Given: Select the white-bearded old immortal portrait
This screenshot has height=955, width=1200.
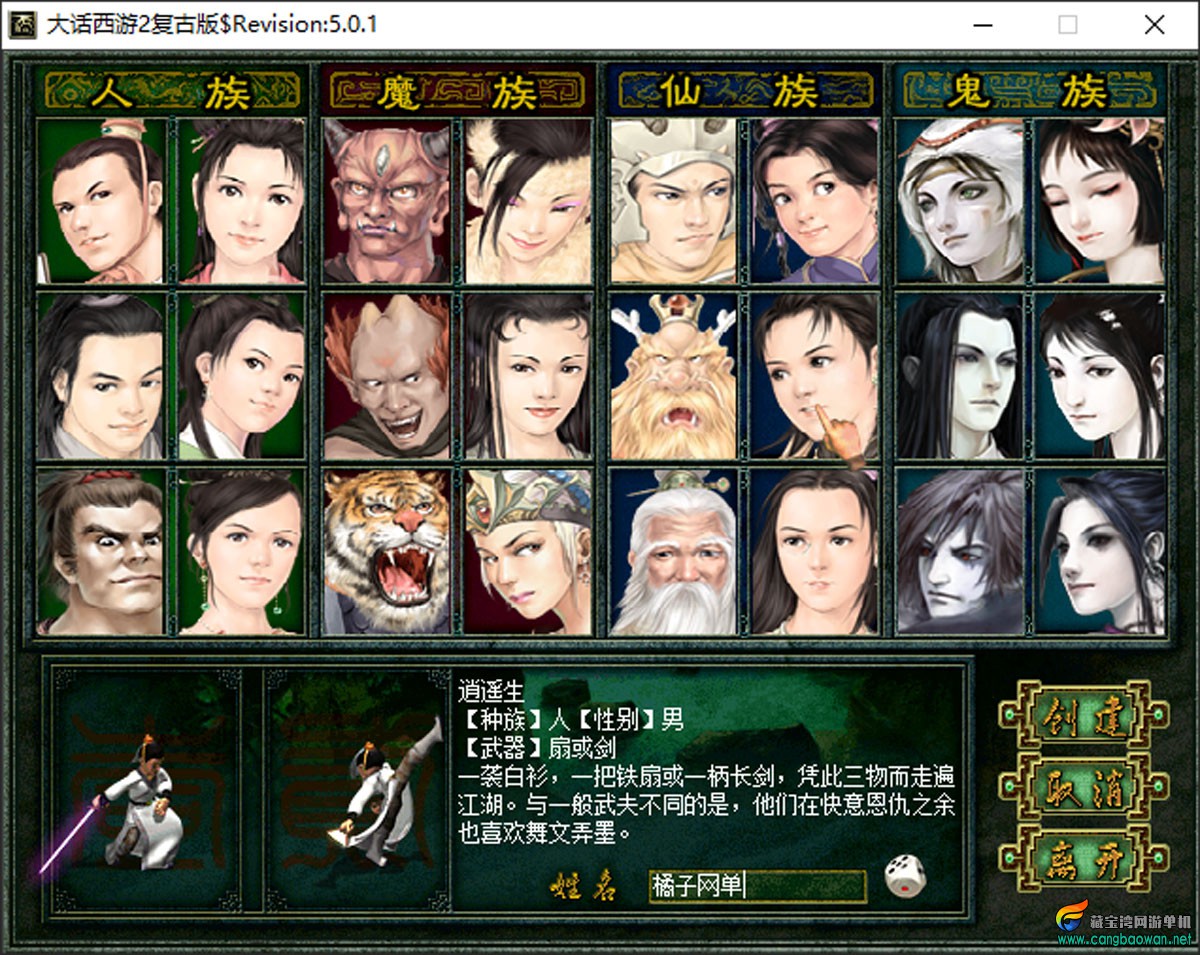Looking at the screenshot, I should tap(673, 552).
